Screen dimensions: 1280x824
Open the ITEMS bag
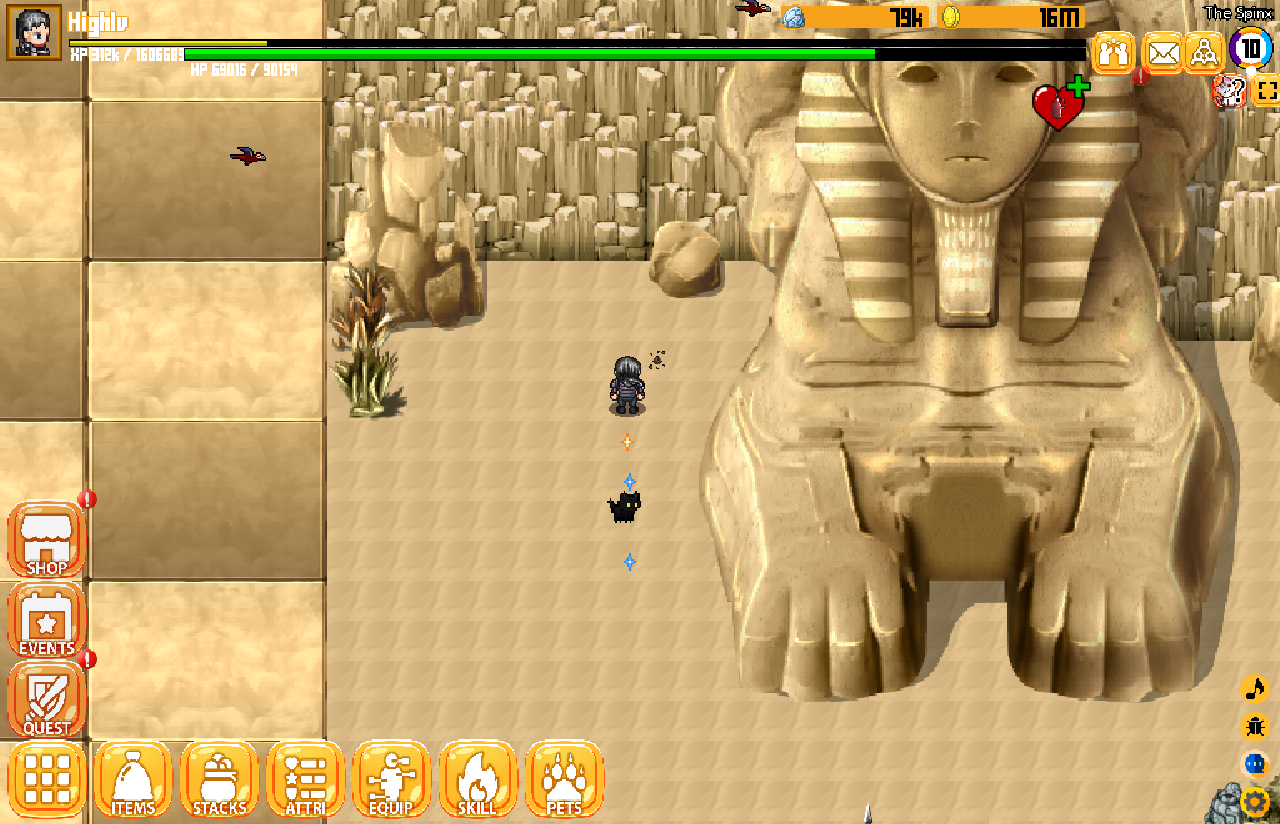point(133,779)
